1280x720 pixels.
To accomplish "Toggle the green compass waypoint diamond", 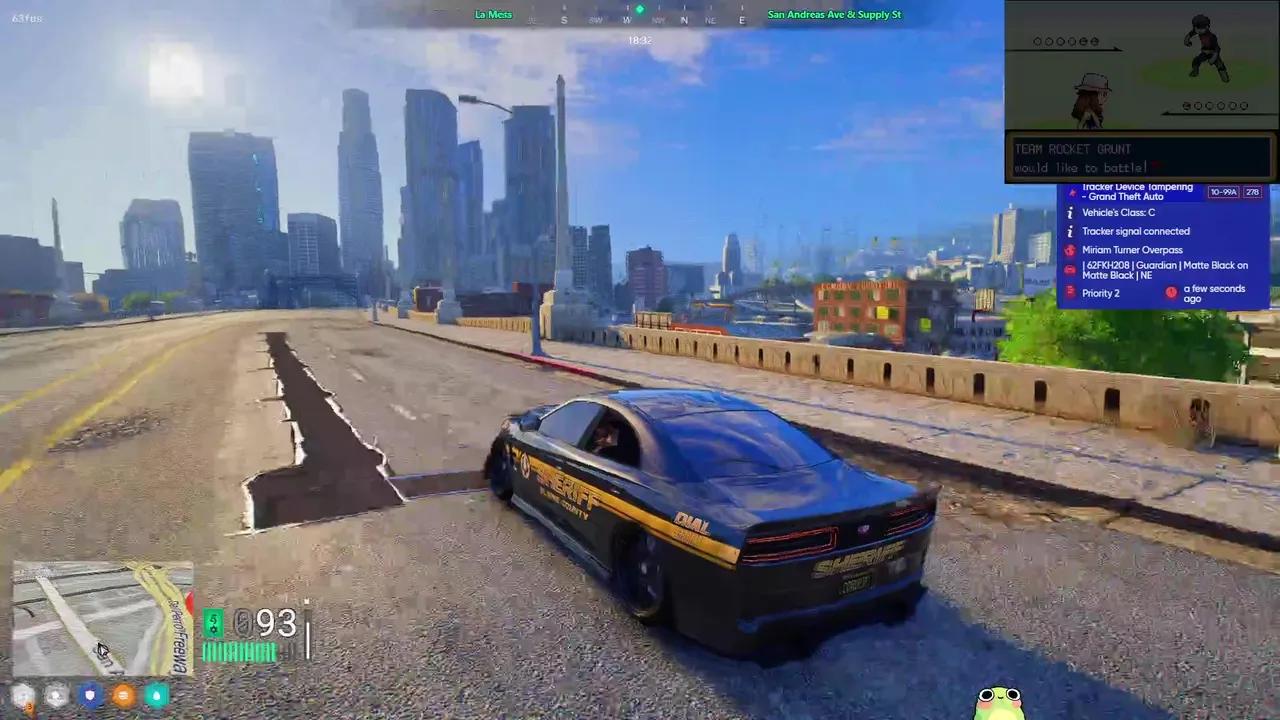I will click(x=640, y=9).
